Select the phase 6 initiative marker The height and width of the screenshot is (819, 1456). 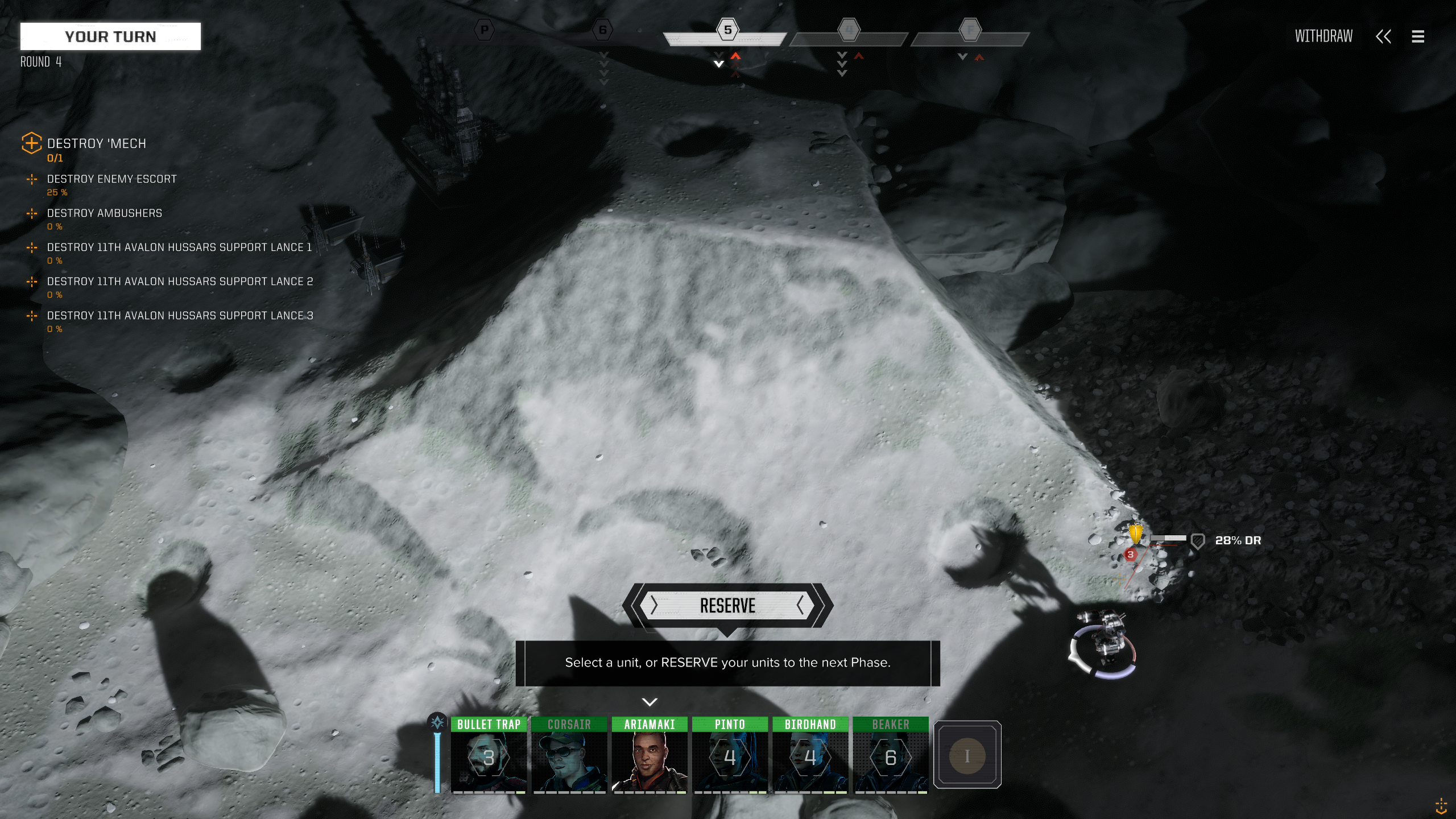602,30
